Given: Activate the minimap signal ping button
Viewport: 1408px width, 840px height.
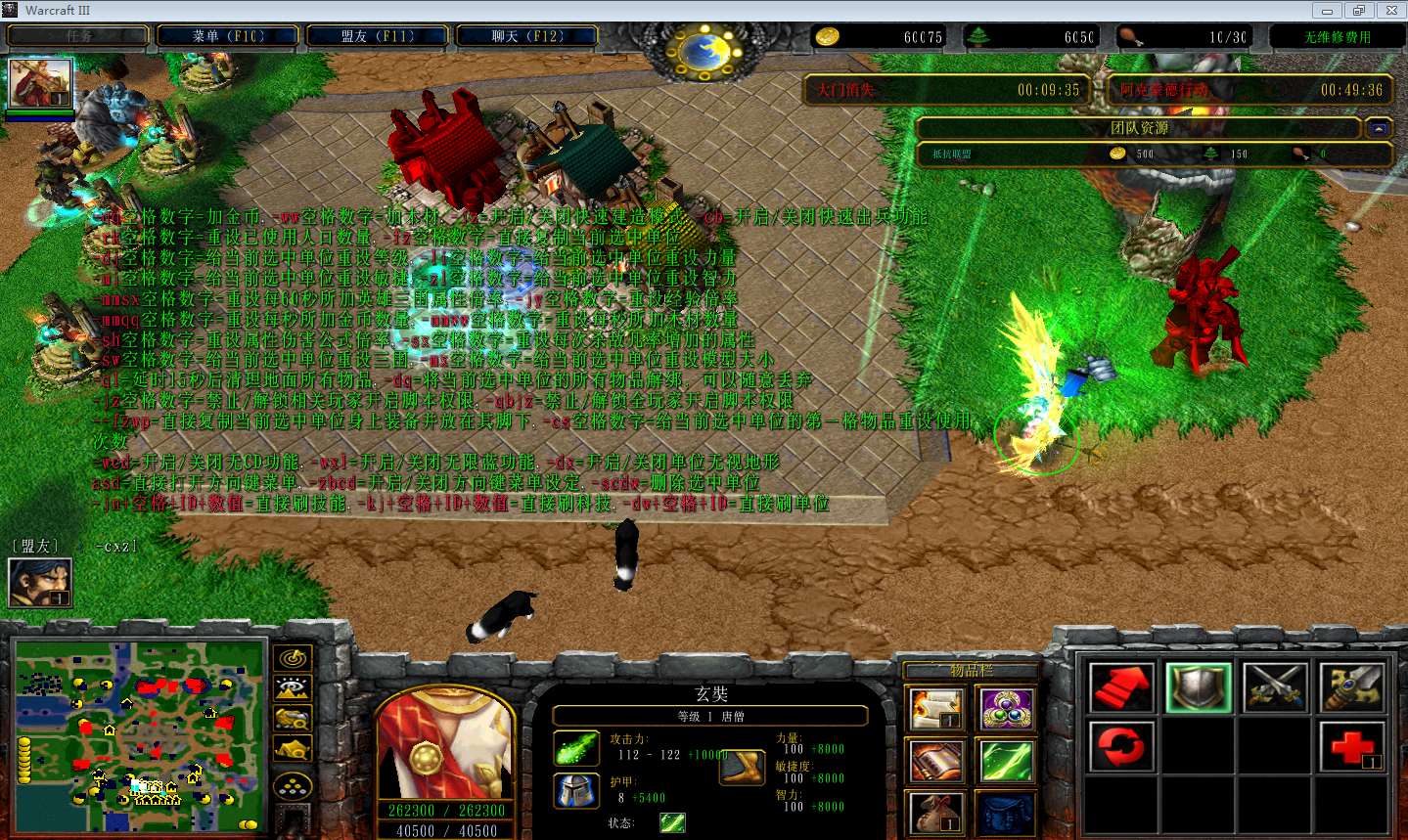Looking at the screenshot, I should [x=294, y=658].
